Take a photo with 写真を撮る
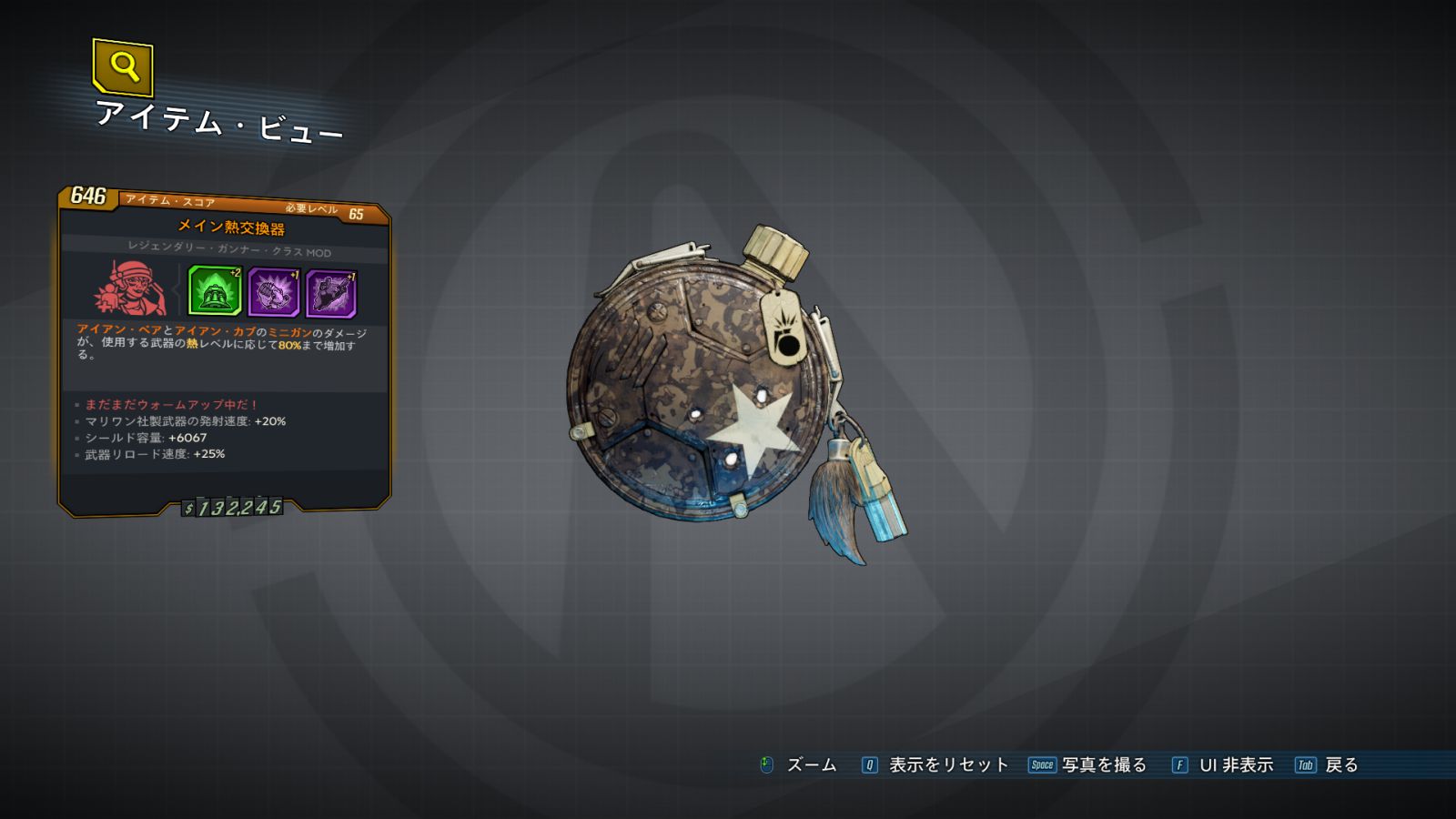Screen dimensions: 1456x819 (1103, 765)
